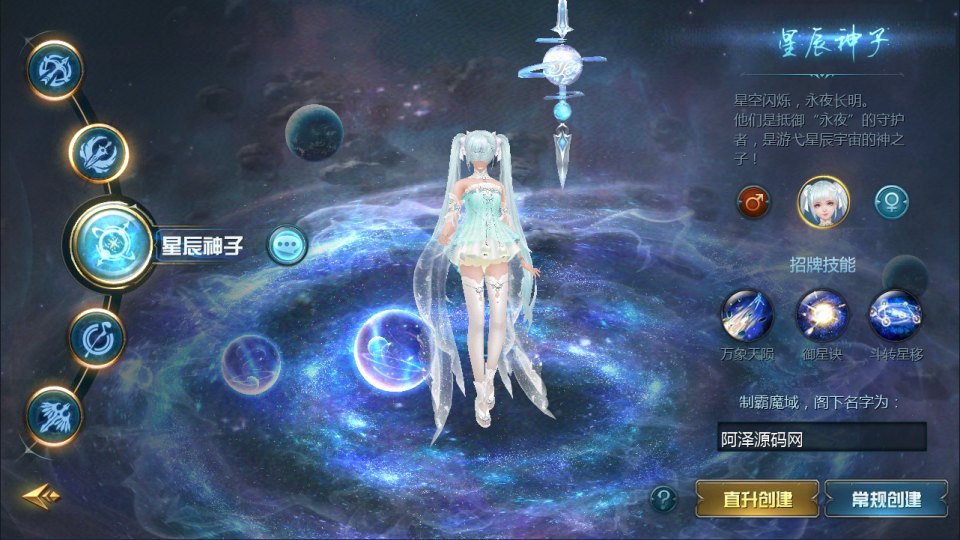Select the male gender symbol

click(752, 202)
